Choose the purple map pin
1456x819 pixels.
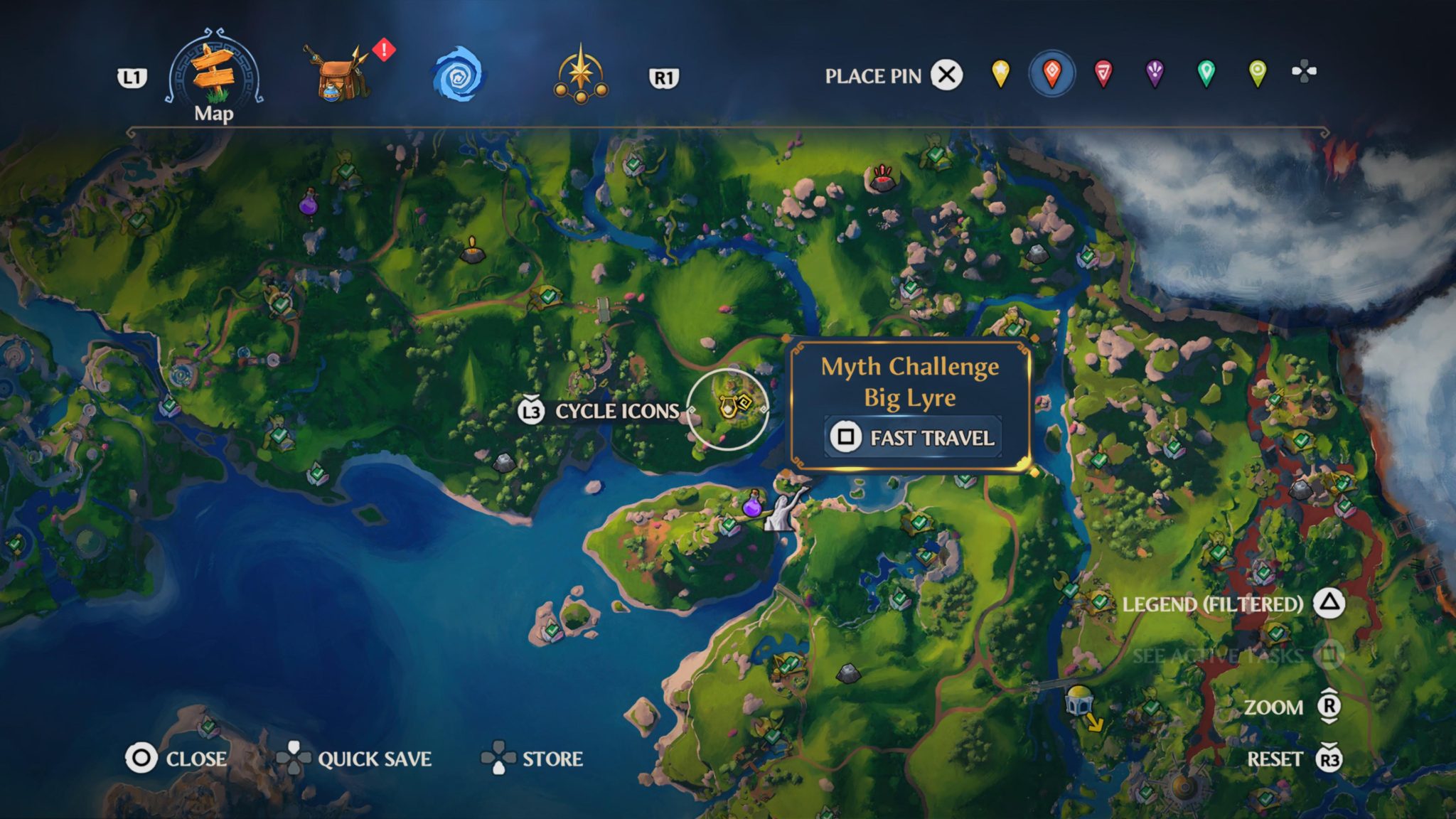(1155, 73)
